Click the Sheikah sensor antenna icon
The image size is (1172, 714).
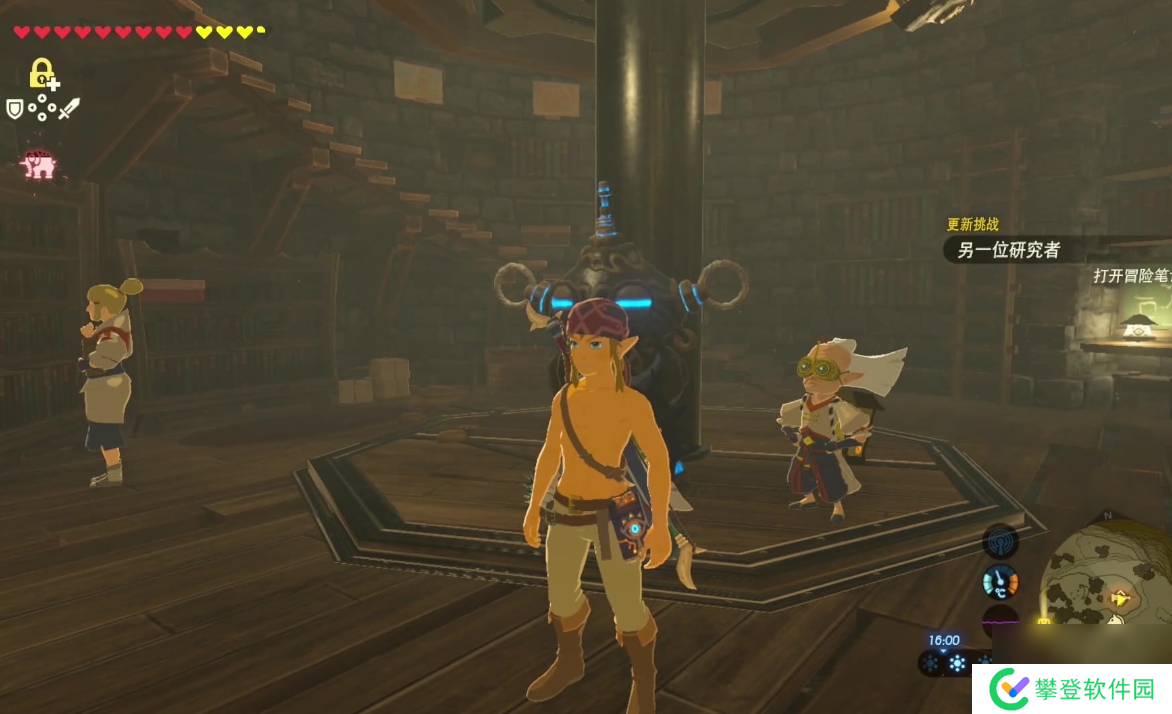click(x=999, y=541)
